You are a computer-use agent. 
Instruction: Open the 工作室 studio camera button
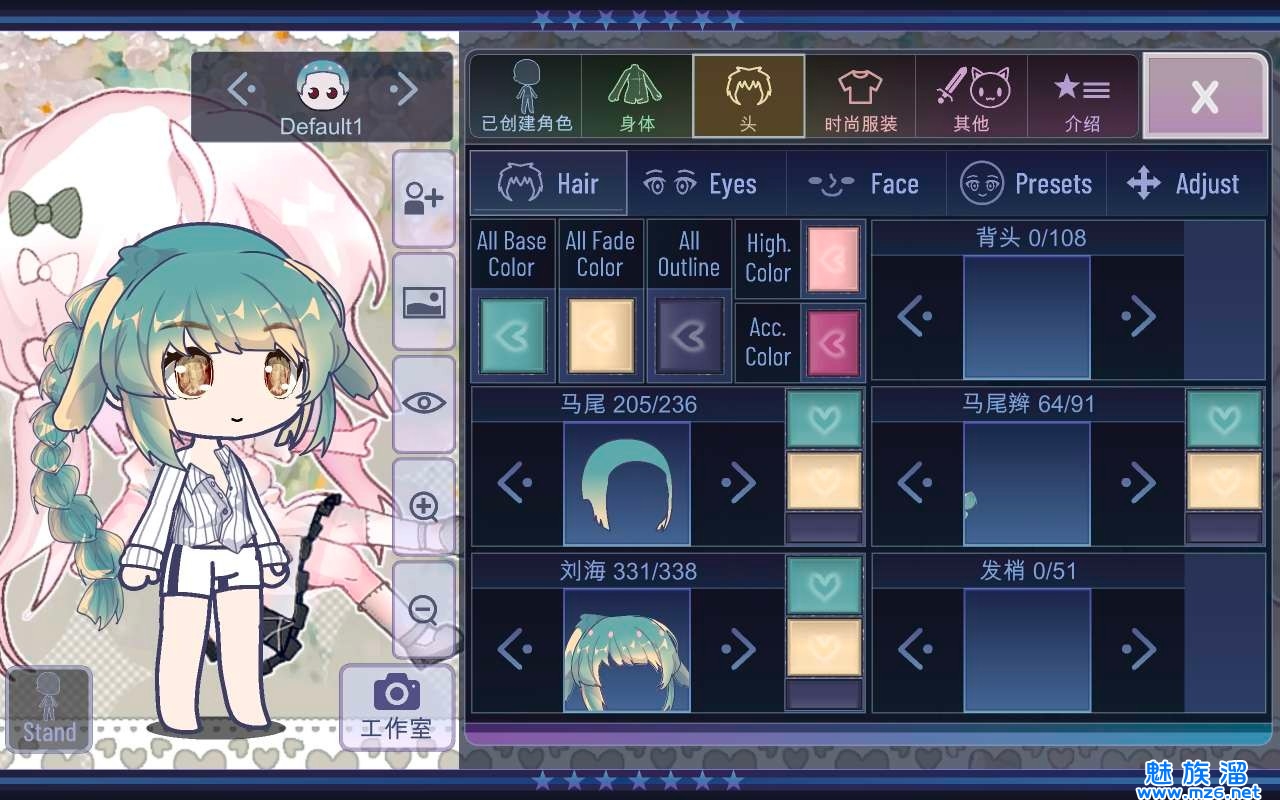pos(396,708)
